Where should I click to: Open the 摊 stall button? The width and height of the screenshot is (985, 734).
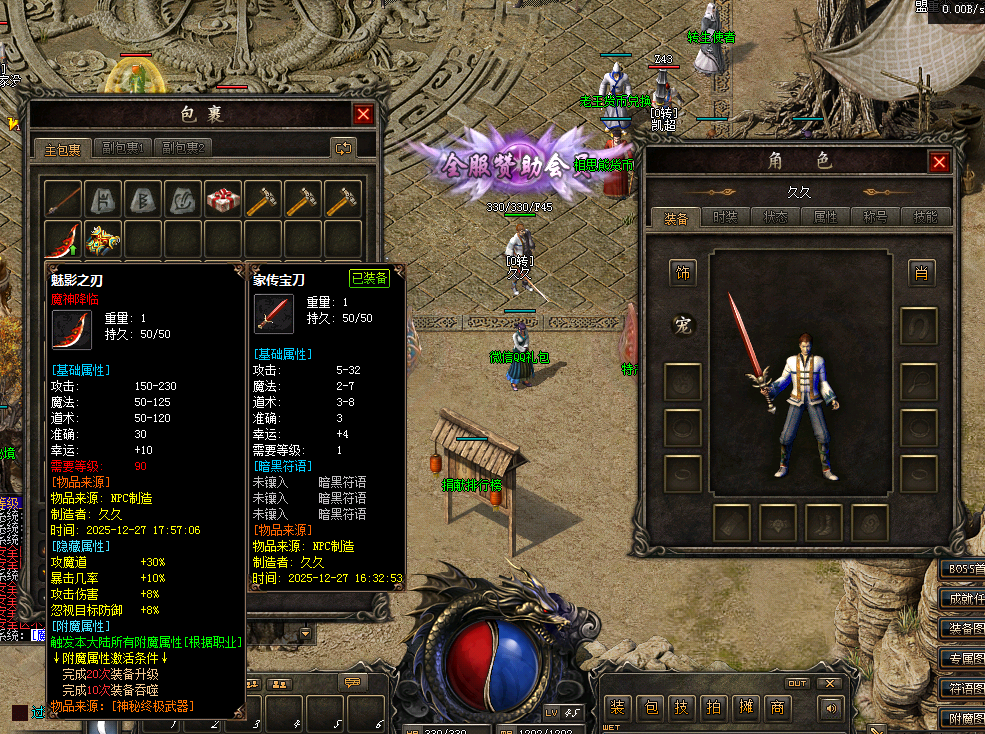745,708
